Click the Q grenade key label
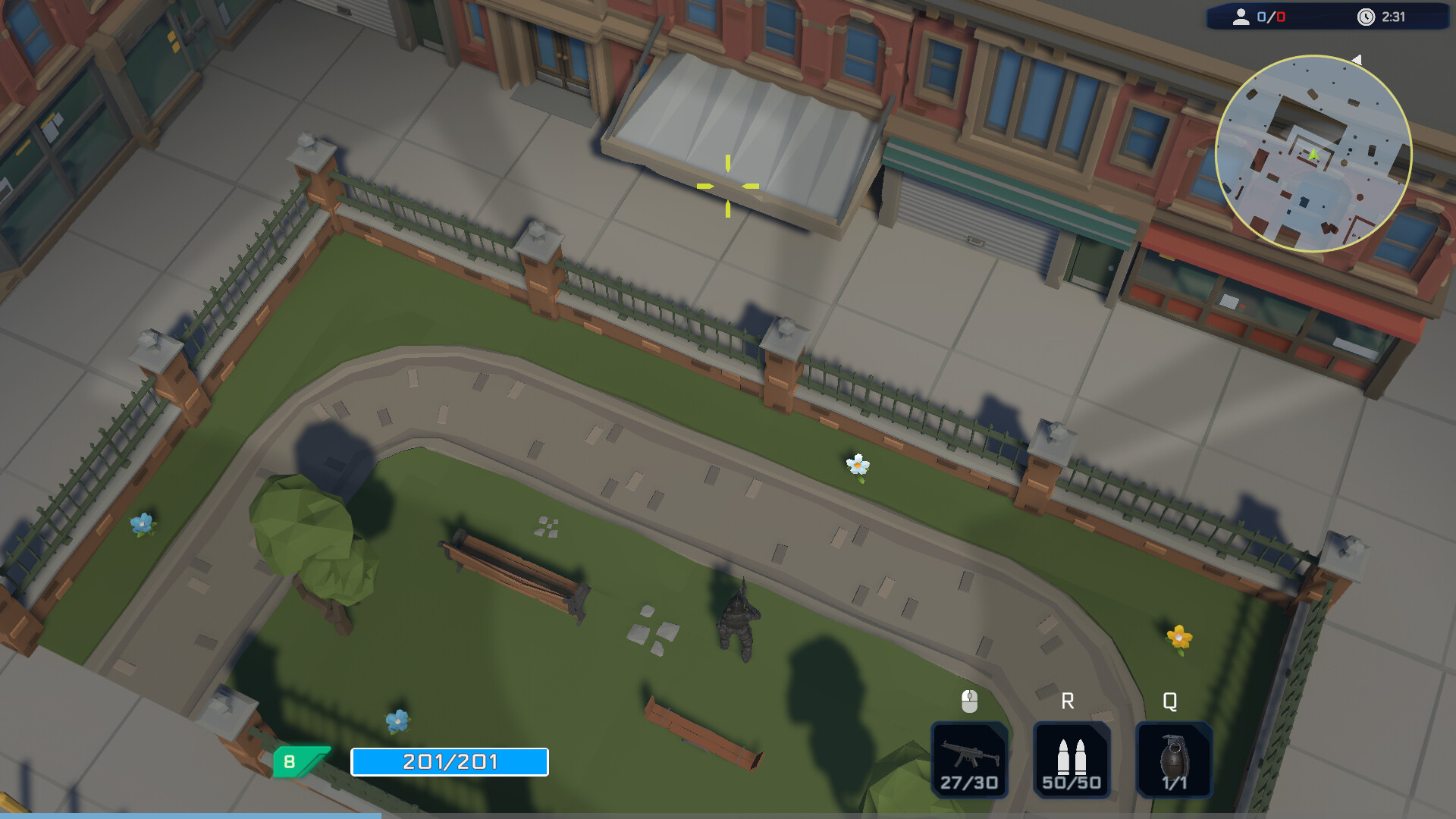Image resolution: width=1456 pixels, height=819 pixels. pos(1169,701)
